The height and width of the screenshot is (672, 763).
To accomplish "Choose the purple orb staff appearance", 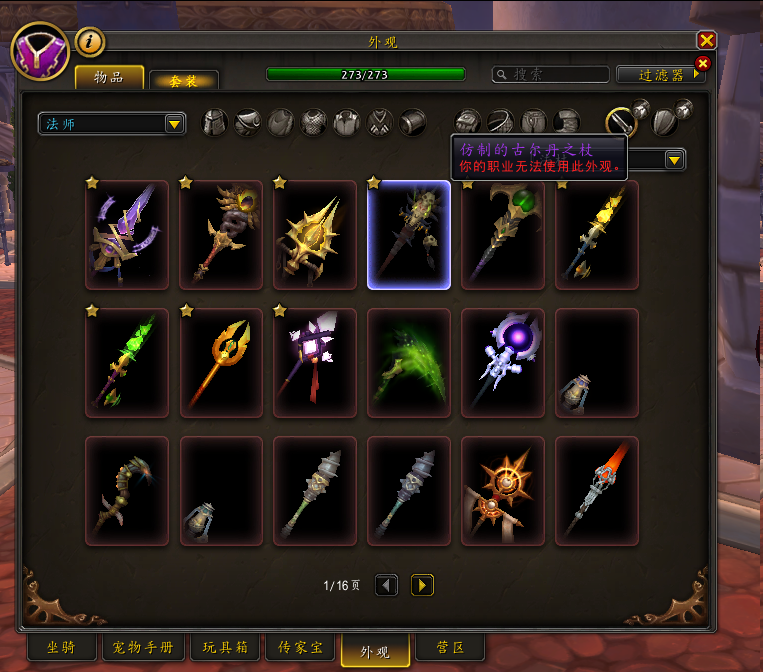I will (503, 362).
